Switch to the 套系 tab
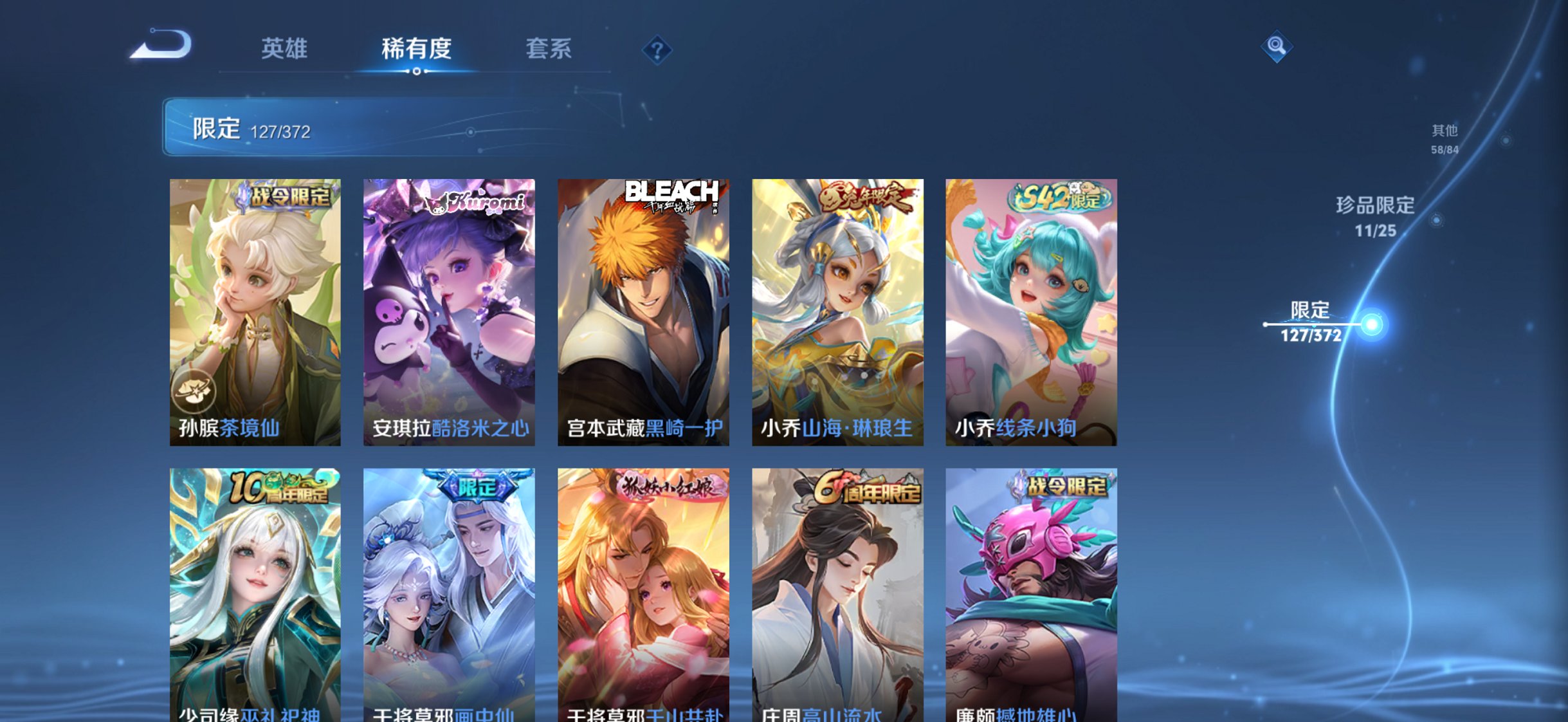This screenshot has width=1568, height=722. tap(548, 48)
